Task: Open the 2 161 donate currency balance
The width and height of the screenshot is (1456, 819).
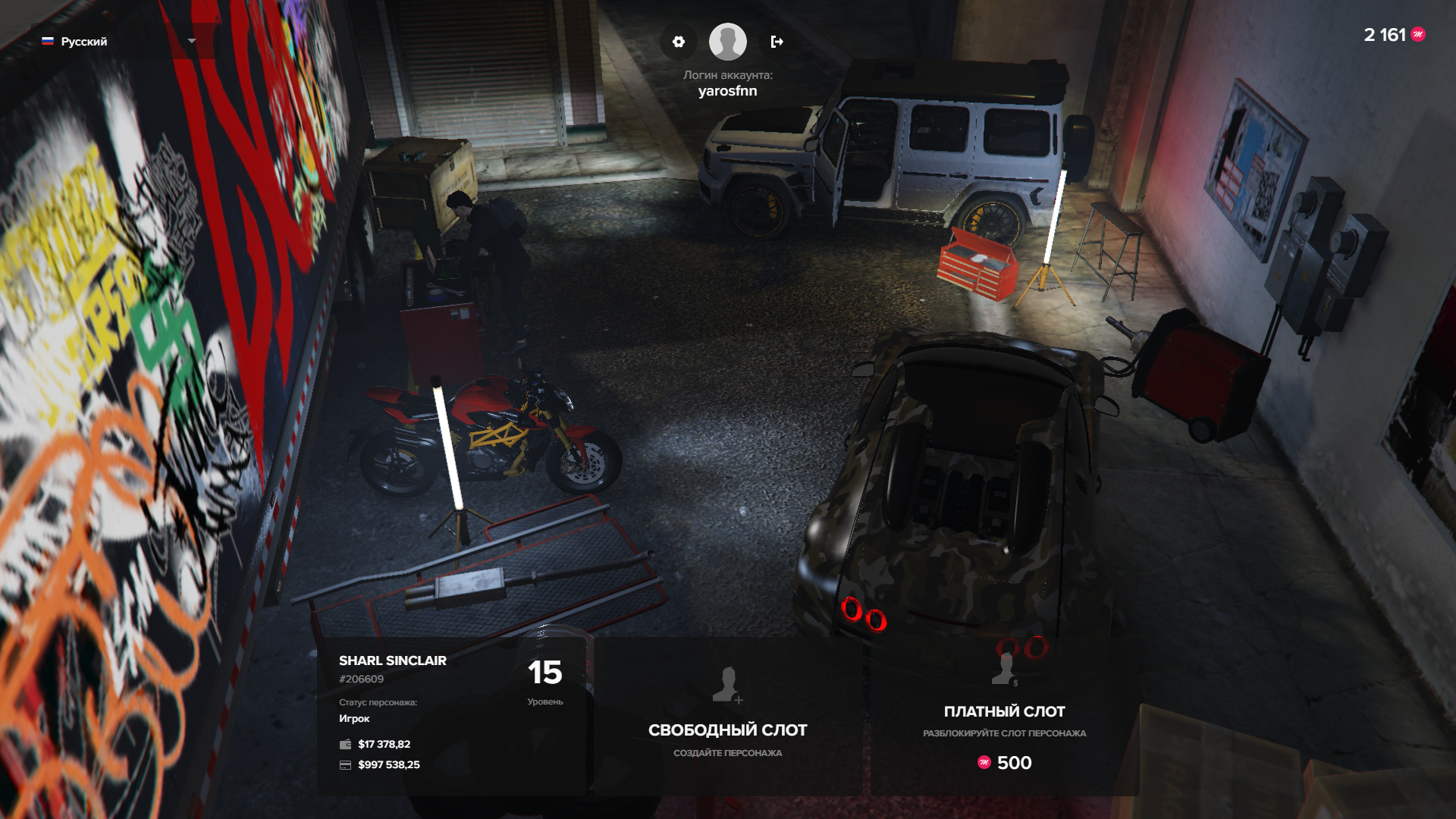Action: pos(1394,35)
